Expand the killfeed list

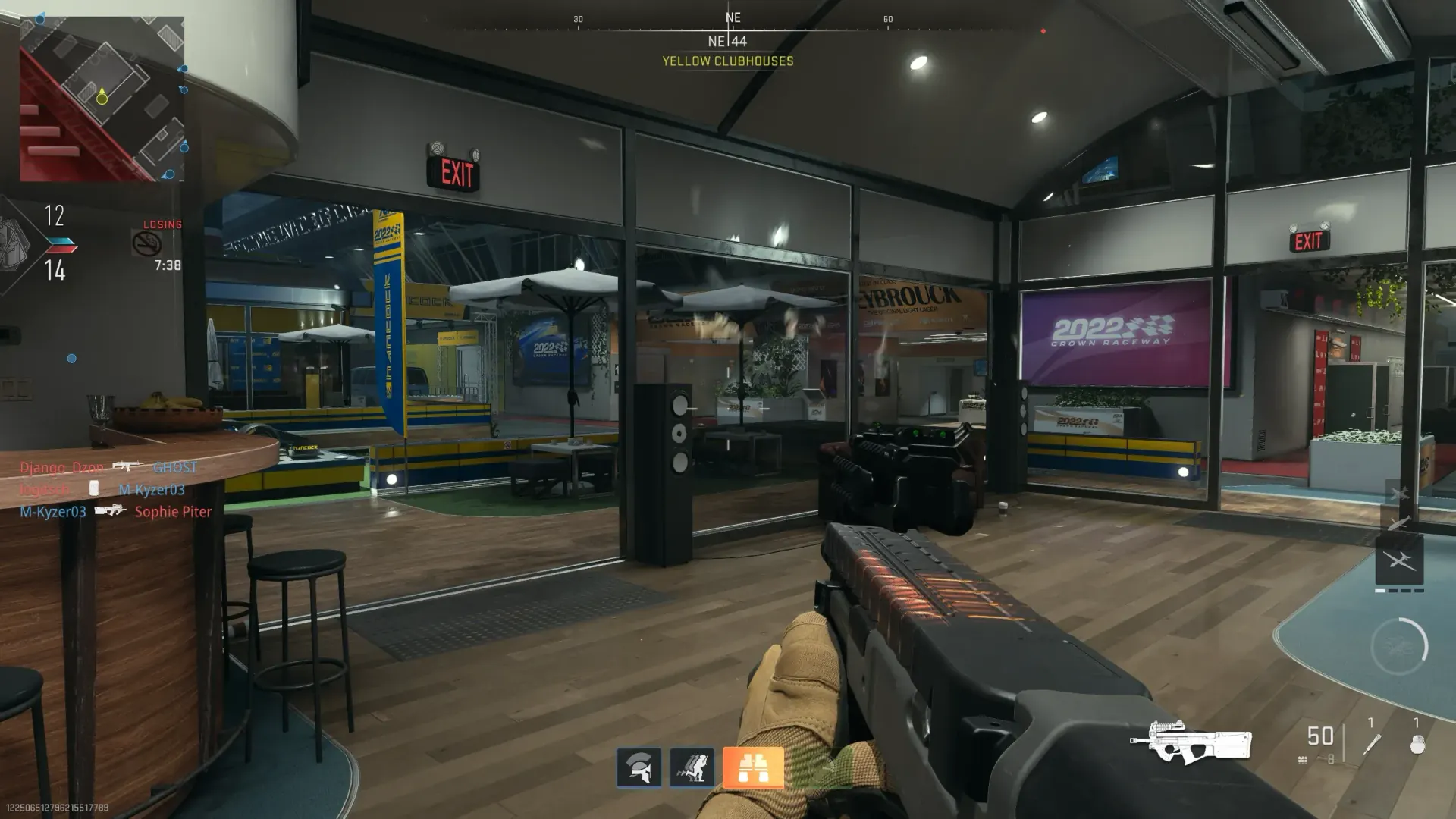[110, 489]
